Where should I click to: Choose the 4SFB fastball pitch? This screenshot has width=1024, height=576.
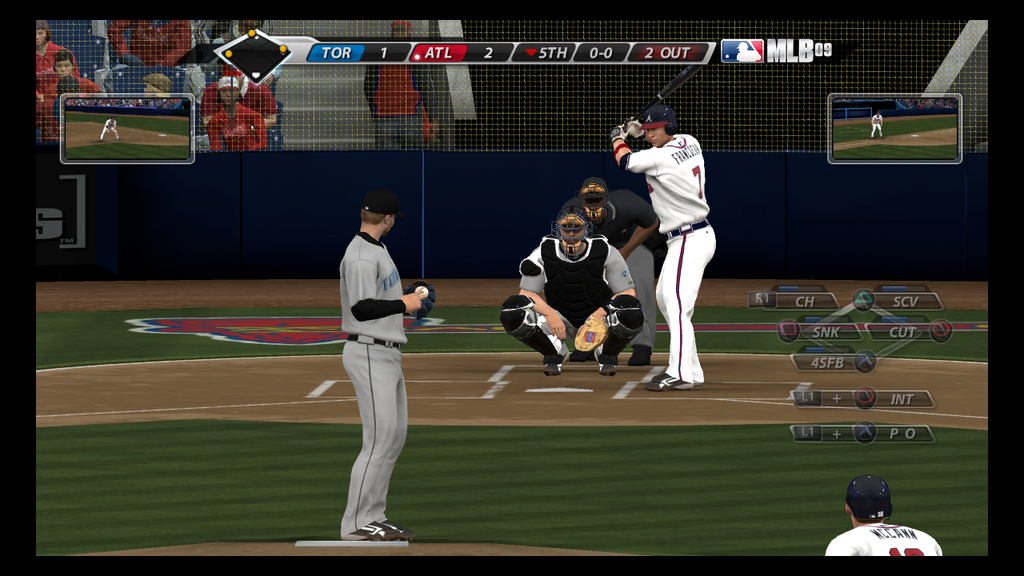827,362
